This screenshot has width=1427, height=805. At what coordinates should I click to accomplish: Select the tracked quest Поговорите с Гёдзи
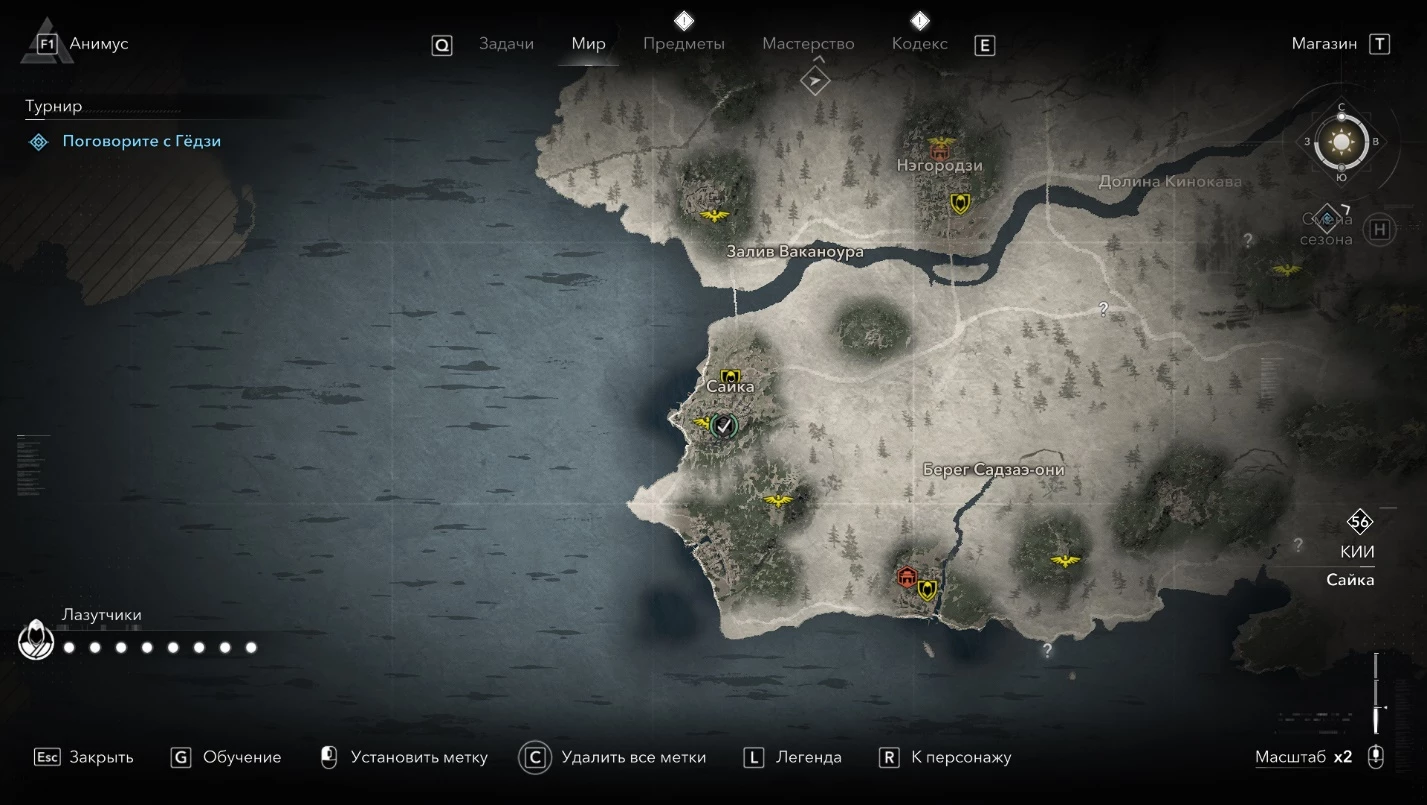point(141,141)
